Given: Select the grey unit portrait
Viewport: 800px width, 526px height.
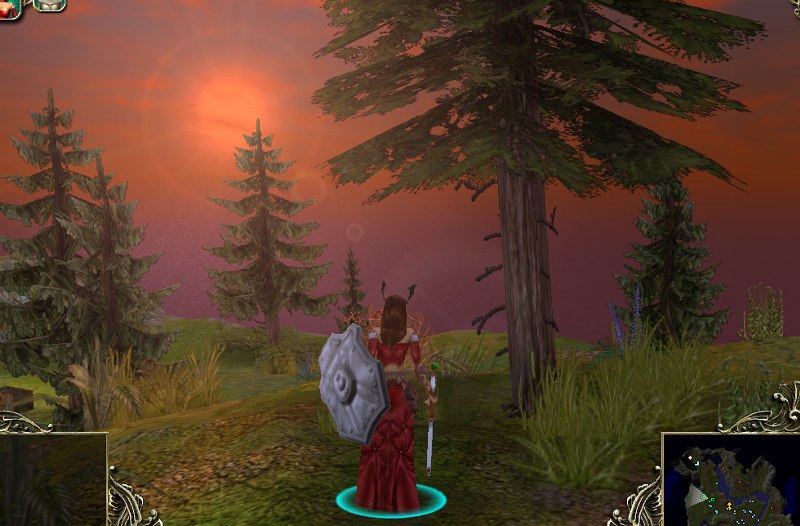Looking at the screenshot, I should click(48, 5).
